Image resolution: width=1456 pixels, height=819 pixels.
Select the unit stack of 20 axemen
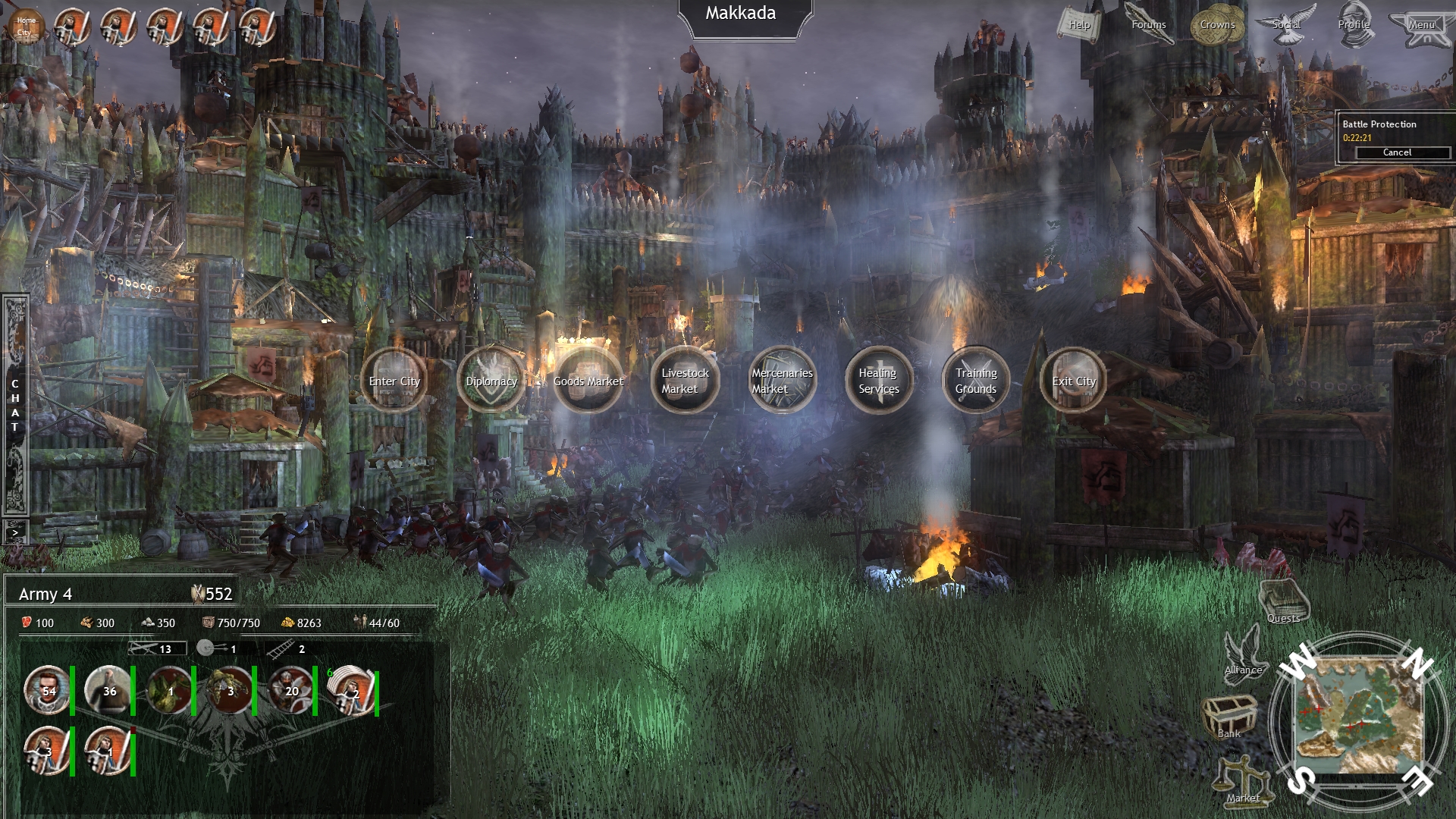click(290, 692)
